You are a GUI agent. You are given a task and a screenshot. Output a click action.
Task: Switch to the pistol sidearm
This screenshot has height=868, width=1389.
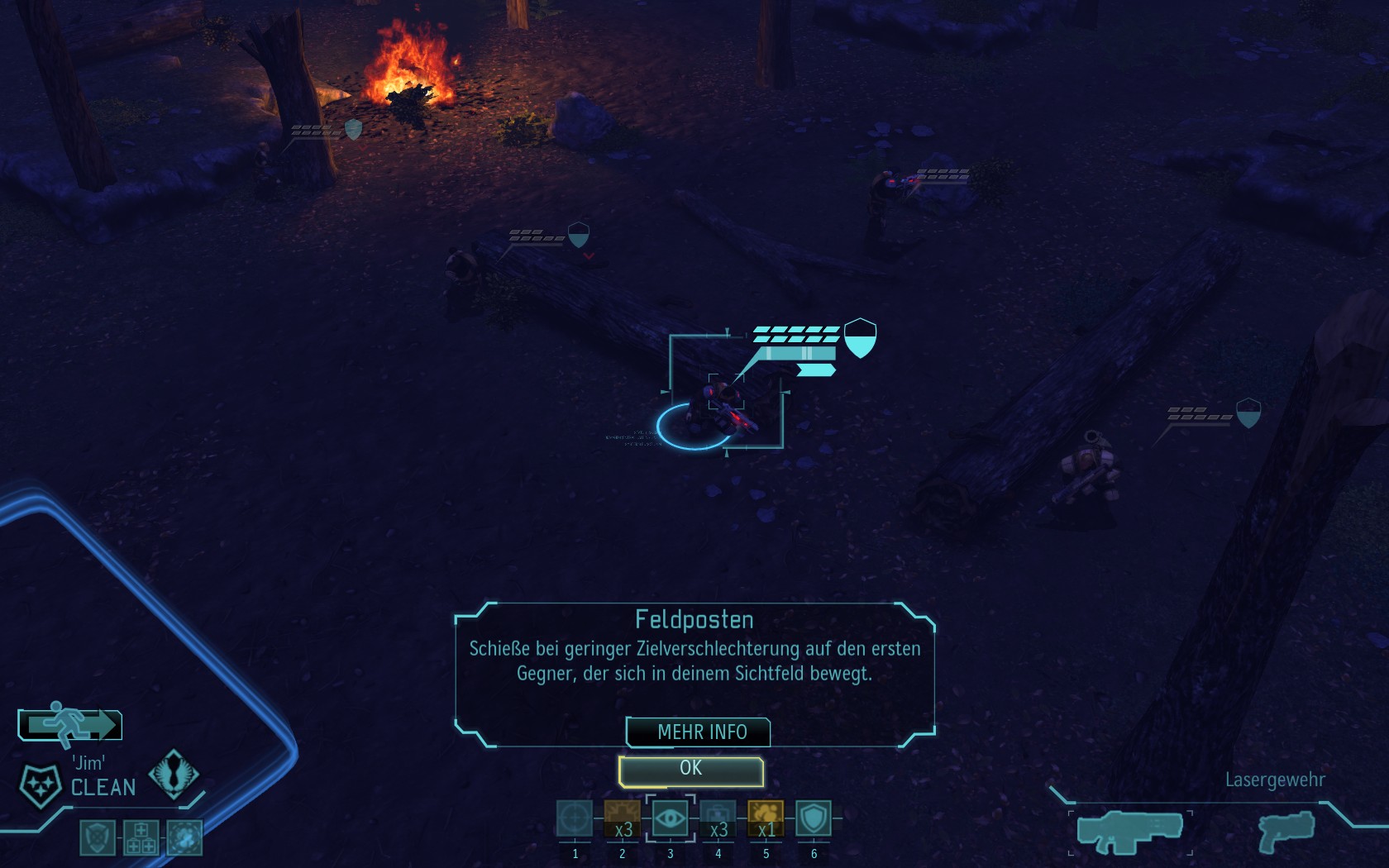pos(1286,831)
